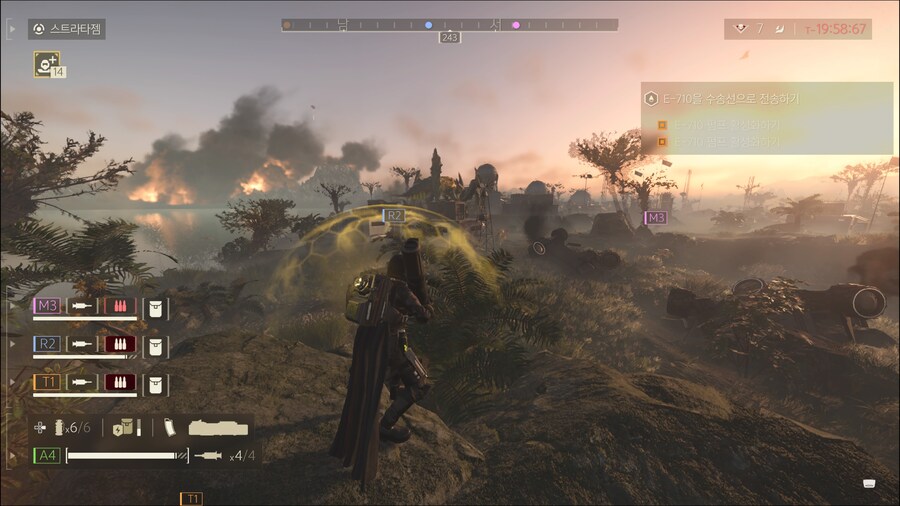Select squad member R2's name tag
The image size is (900, 506).
coord(46,344)
